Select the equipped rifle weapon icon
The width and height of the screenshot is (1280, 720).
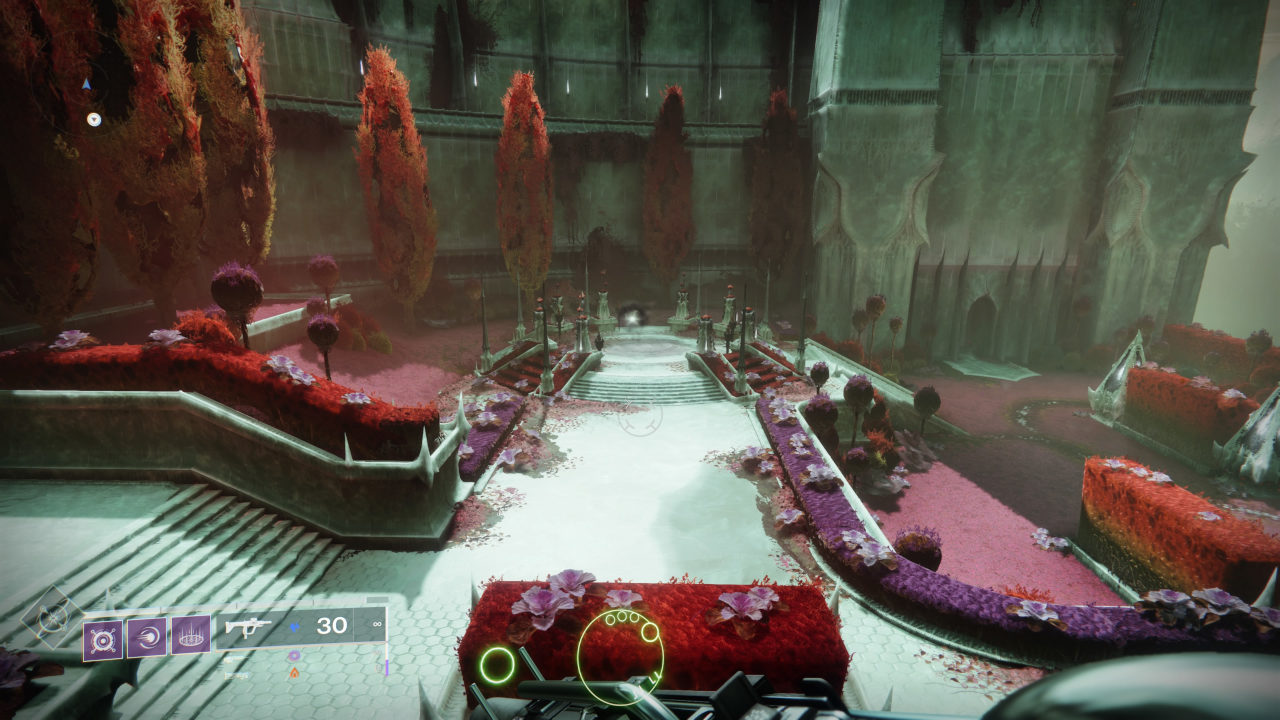click(247, 627)
